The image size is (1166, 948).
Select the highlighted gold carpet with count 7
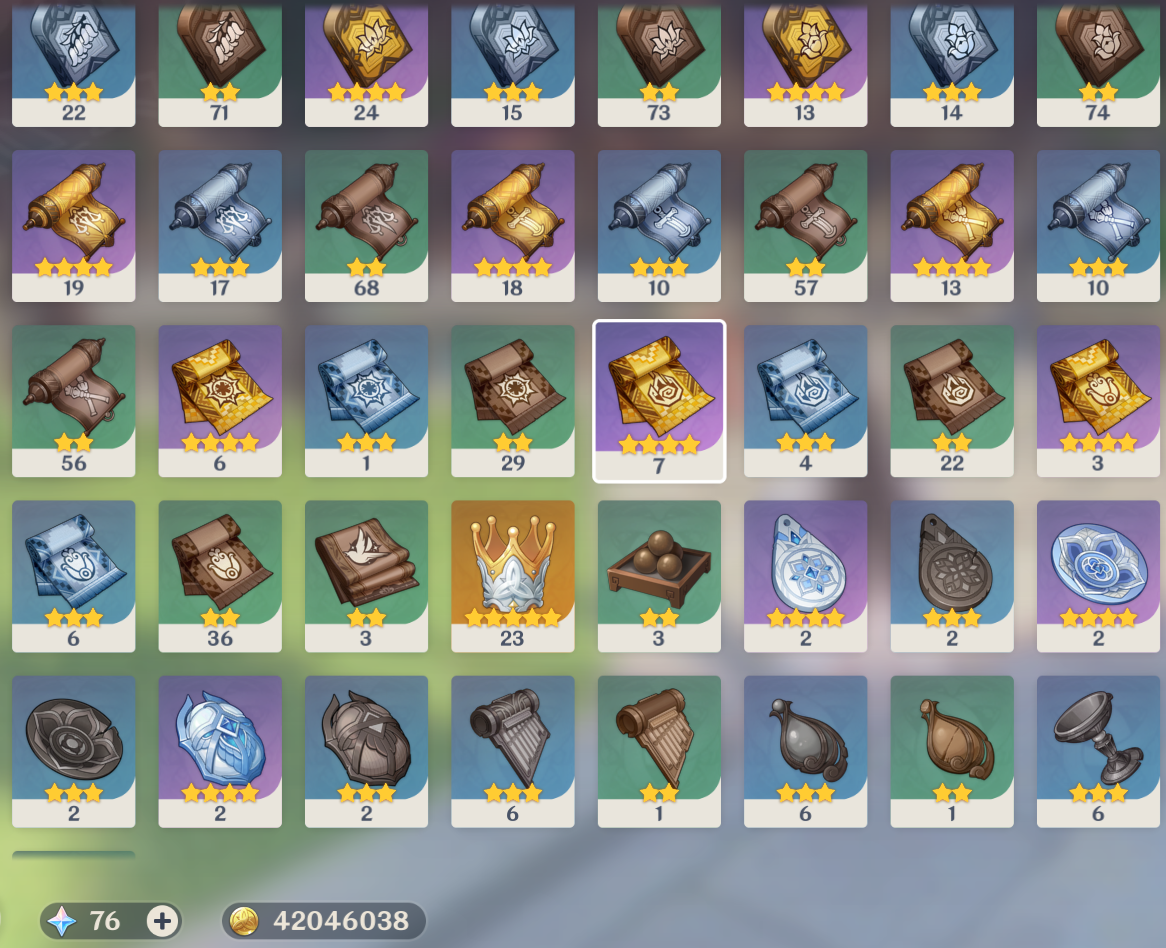point(658,400)
